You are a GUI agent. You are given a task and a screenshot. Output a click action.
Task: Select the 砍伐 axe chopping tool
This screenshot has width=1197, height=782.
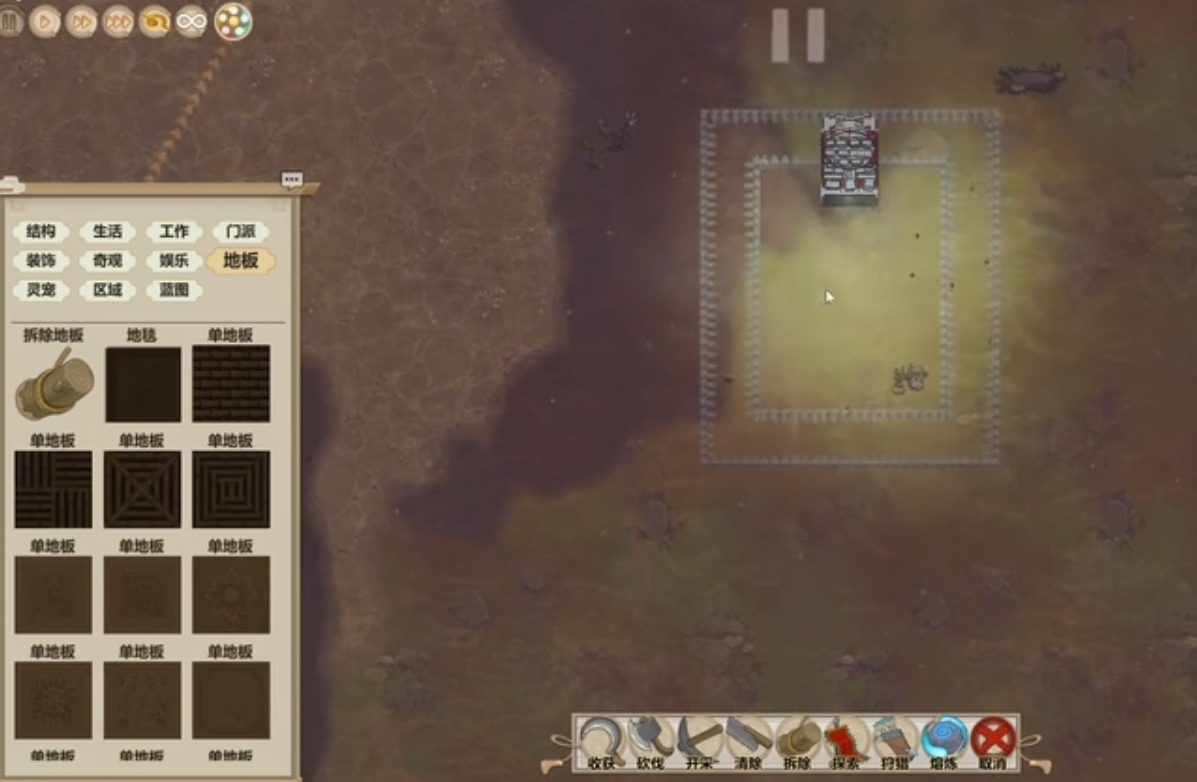pos(651,741)
